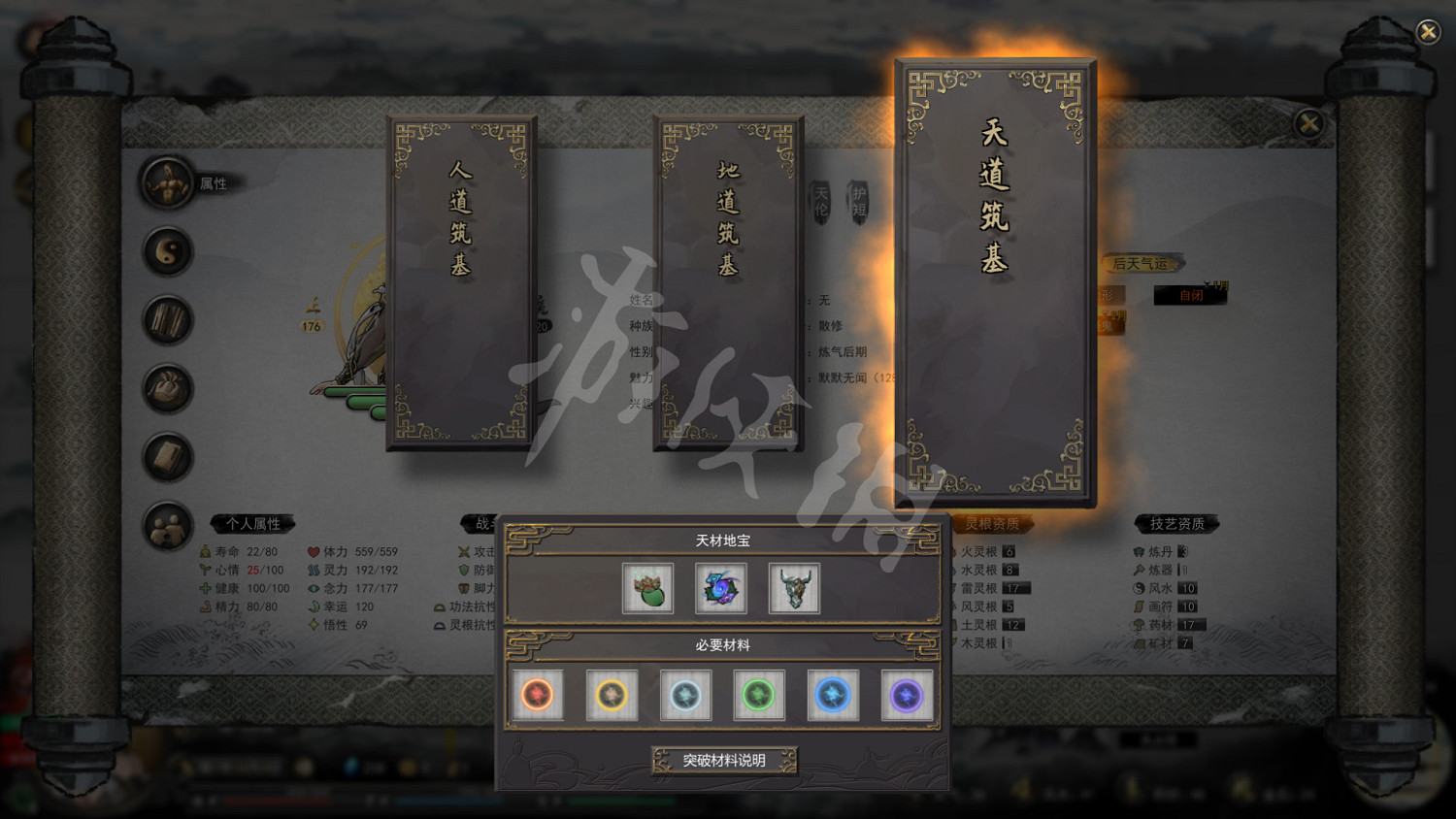
Task: Click the blue dragon treasure thumbnail in 天材地宝
Action: 720,587
